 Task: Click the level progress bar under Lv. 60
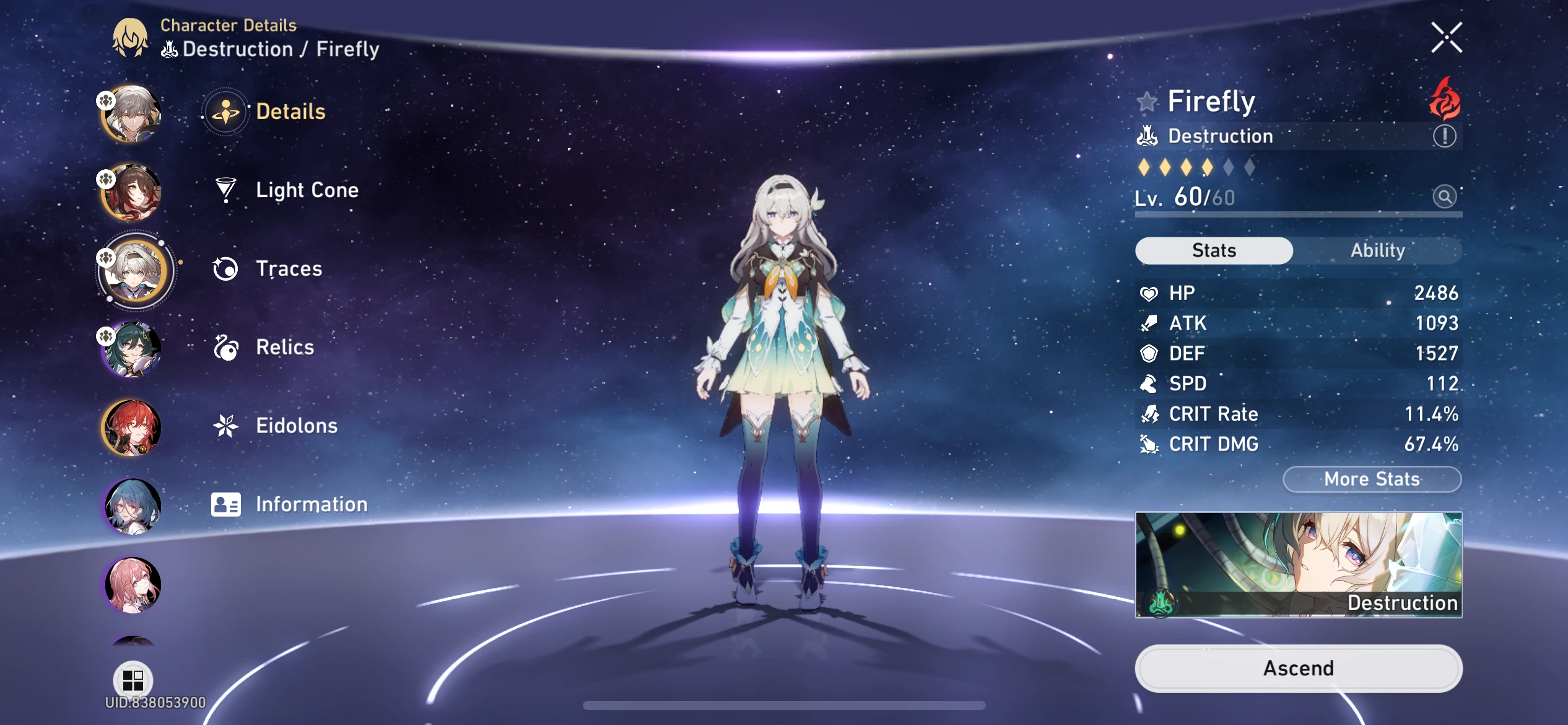point(1299,214)
